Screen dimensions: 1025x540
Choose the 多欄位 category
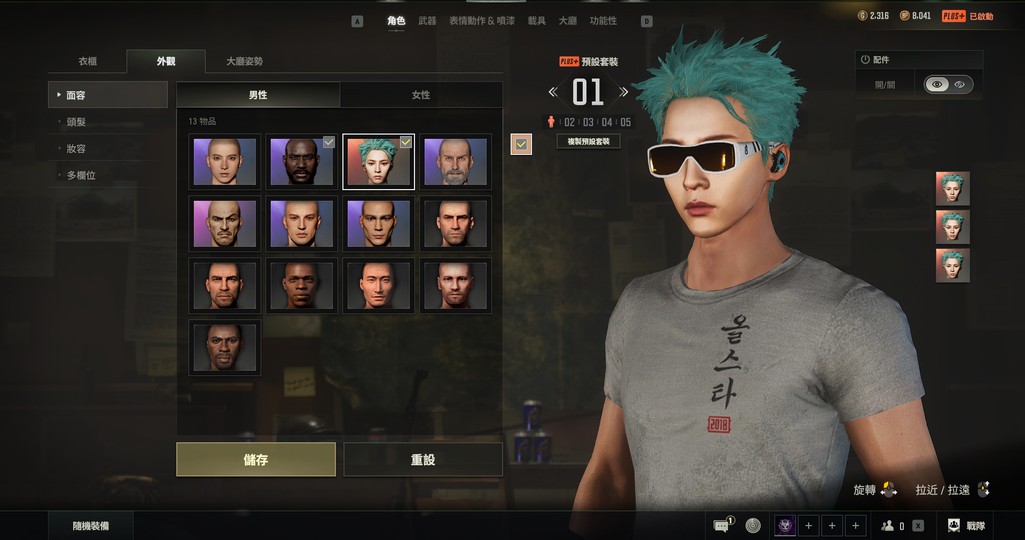pyautogui.click(x=80, y=176)
